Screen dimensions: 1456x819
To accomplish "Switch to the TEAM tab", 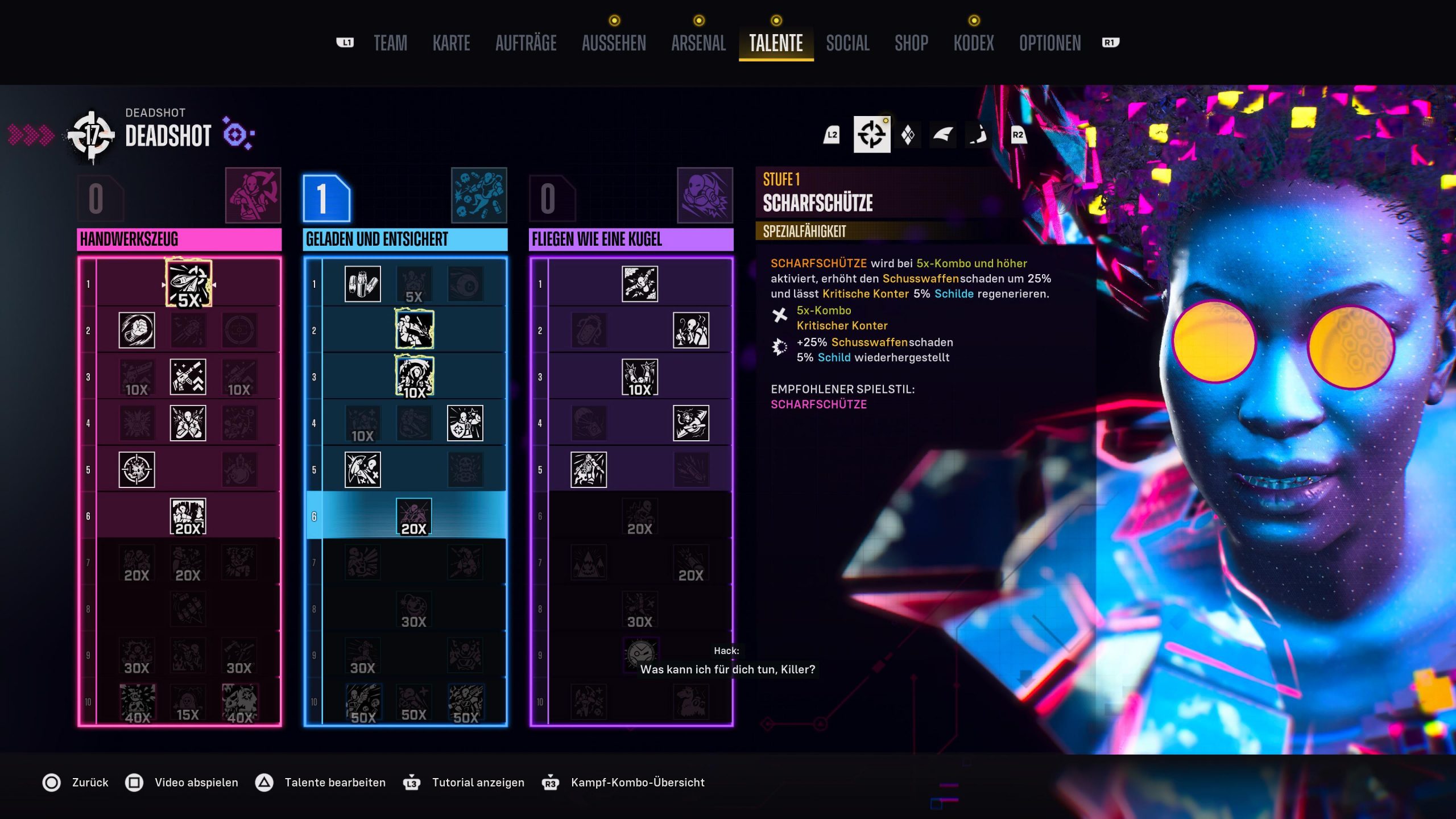I will 390,43.
